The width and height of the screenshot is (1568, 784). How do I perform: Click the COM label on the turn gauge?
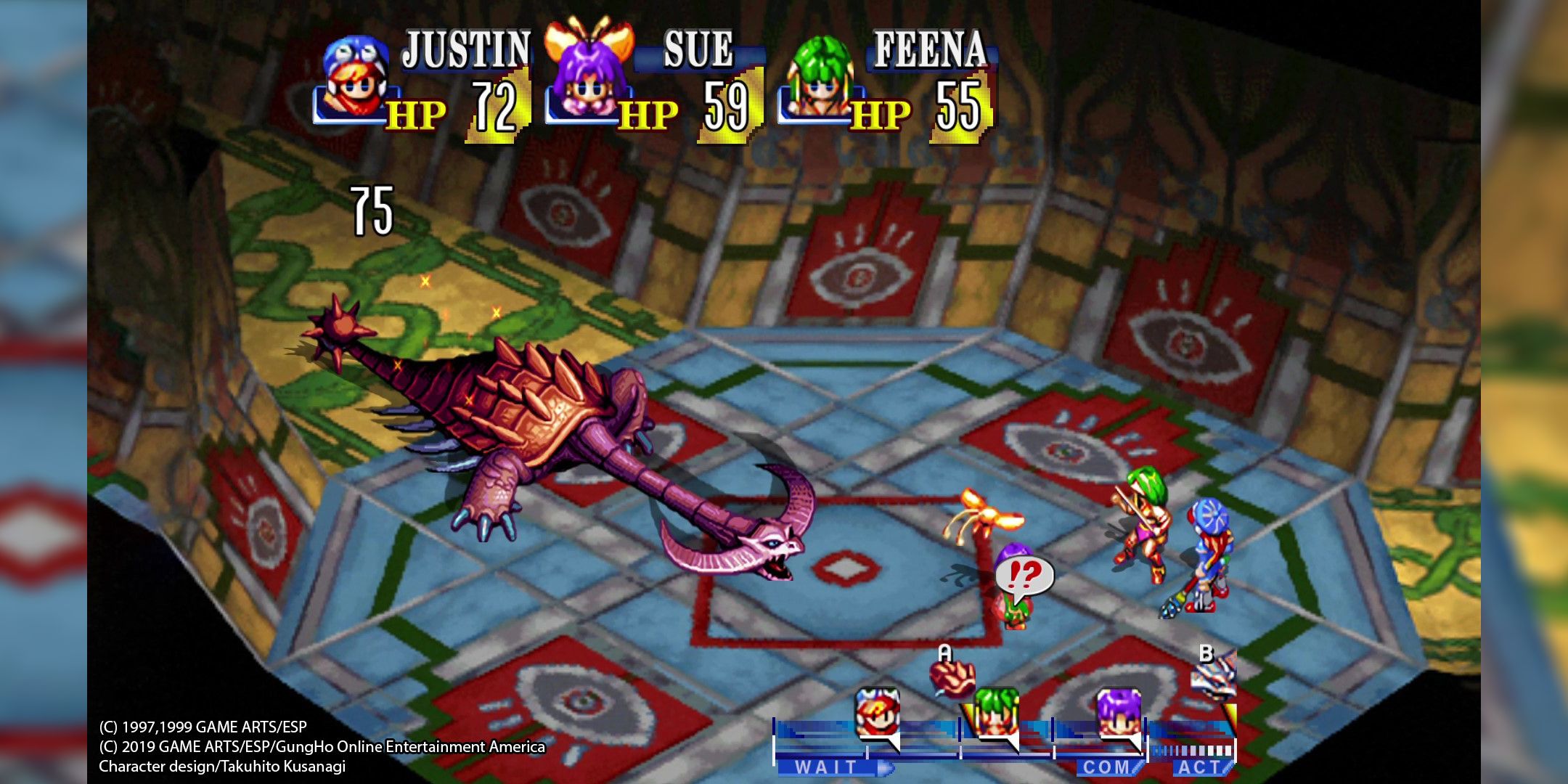pos(1107,767)
